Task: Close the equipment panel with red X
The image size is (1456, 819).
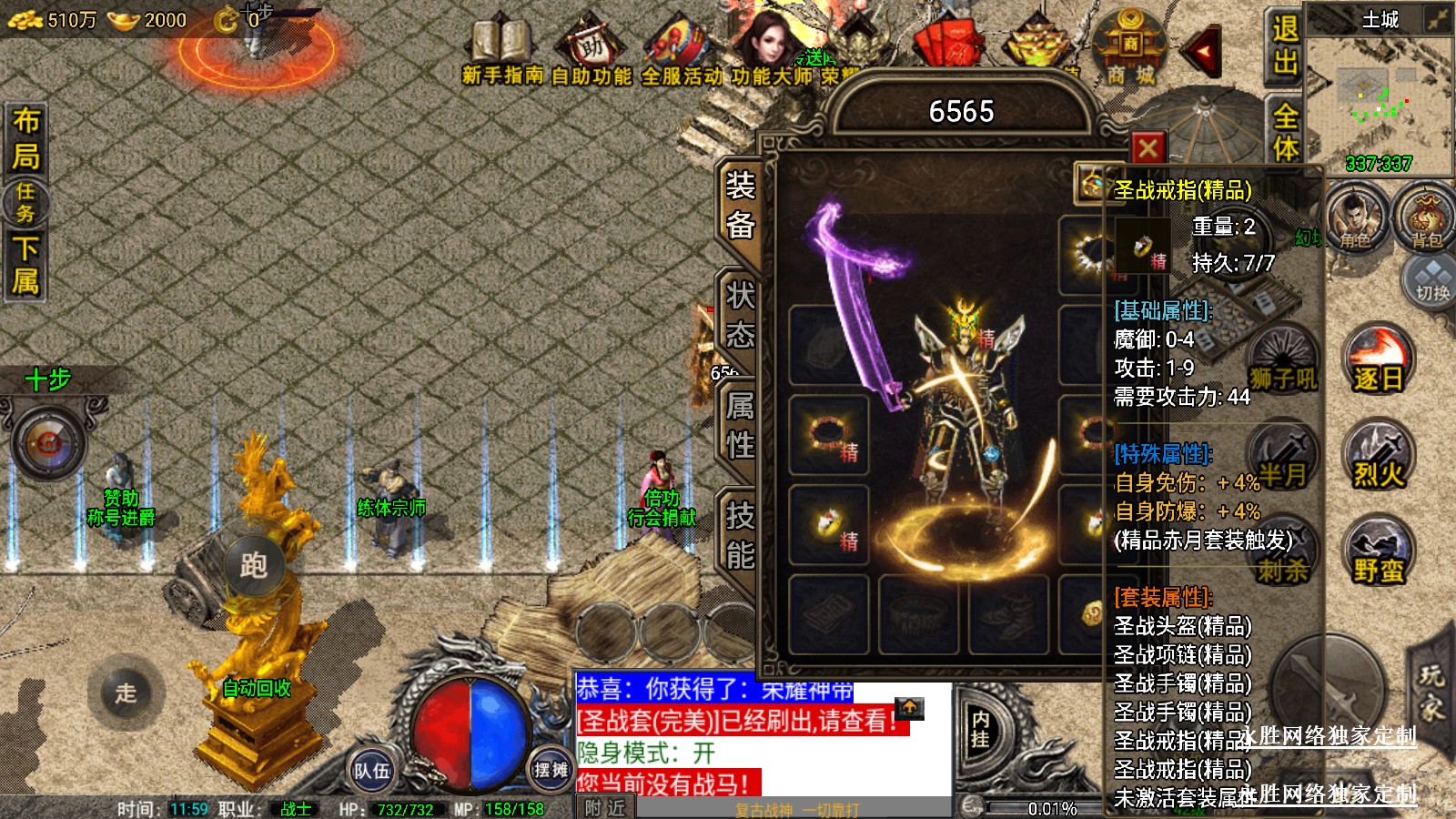Action: (x=1148, y=147)
